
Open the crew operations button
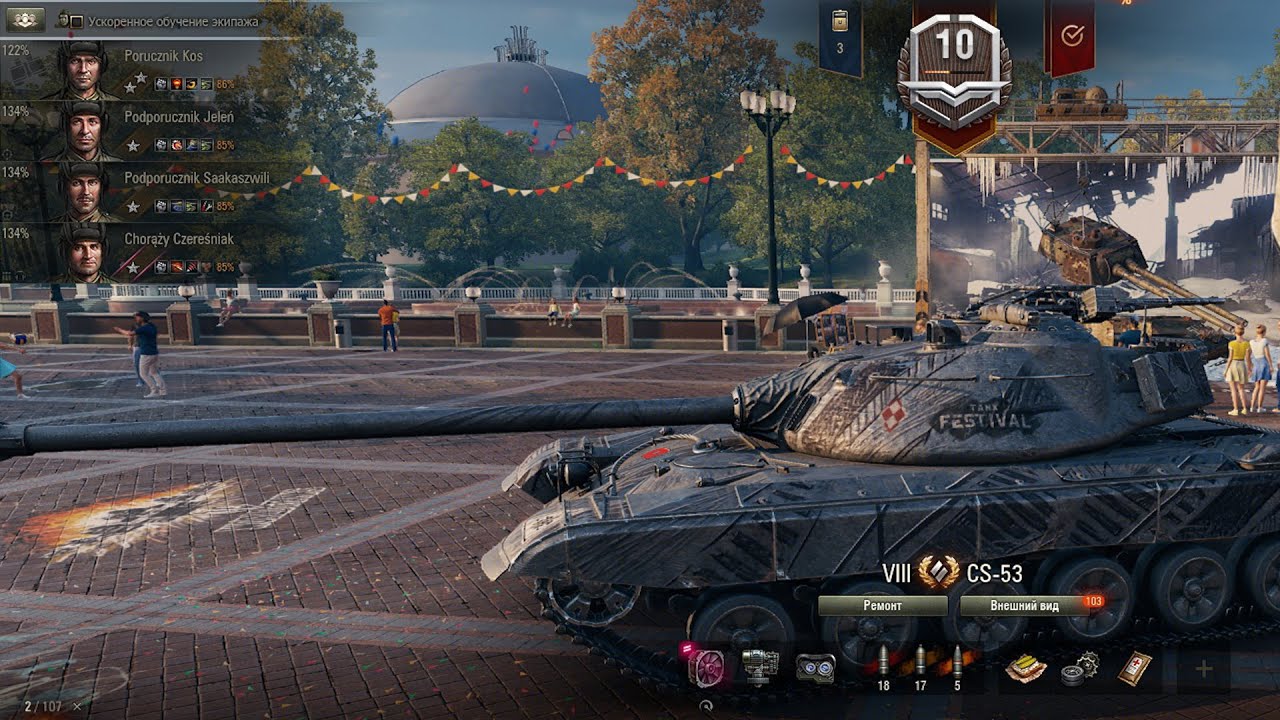[x=24, y=19]
